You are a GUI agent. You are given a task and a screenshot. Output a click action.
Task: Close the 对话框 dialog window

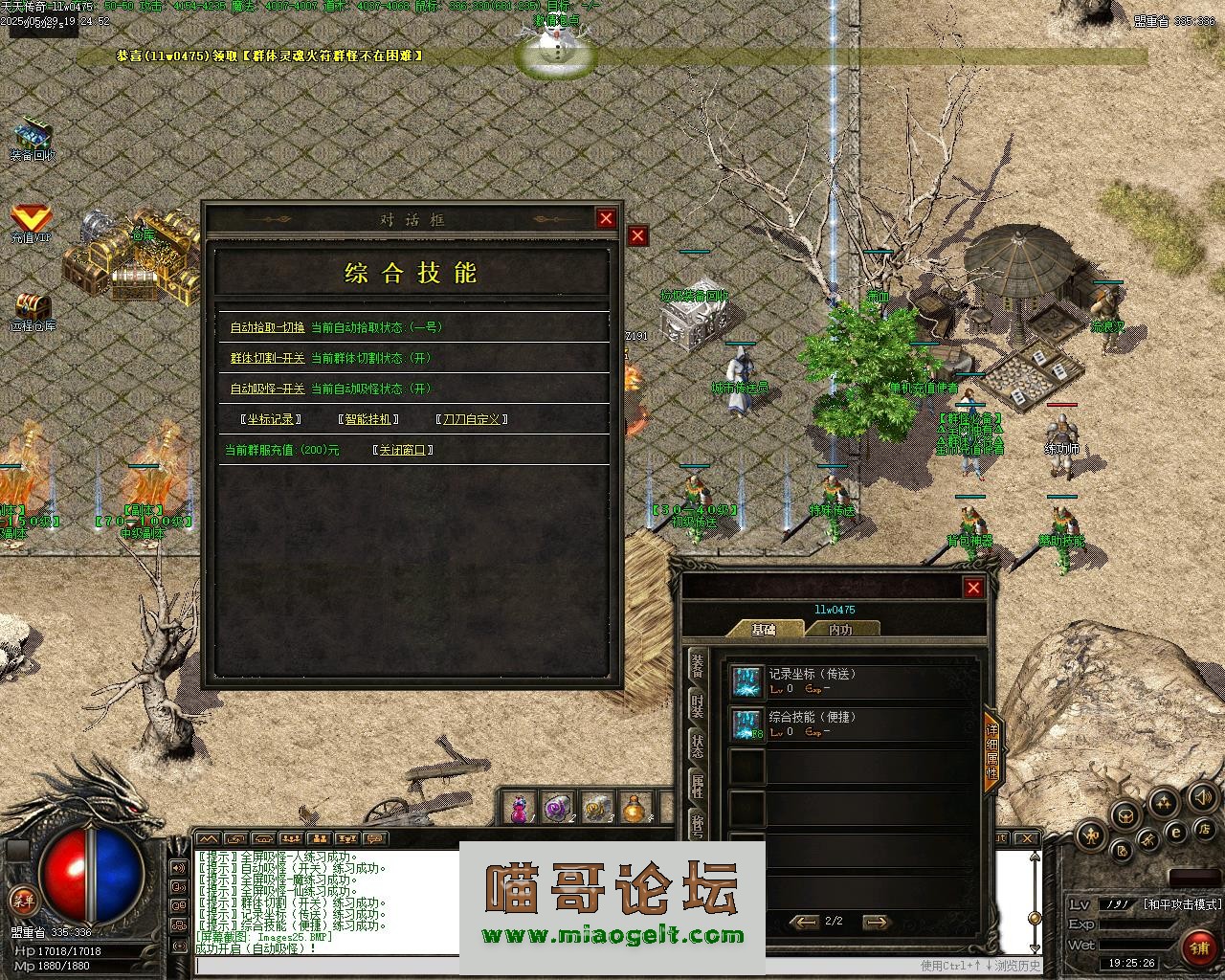(606, 218)
